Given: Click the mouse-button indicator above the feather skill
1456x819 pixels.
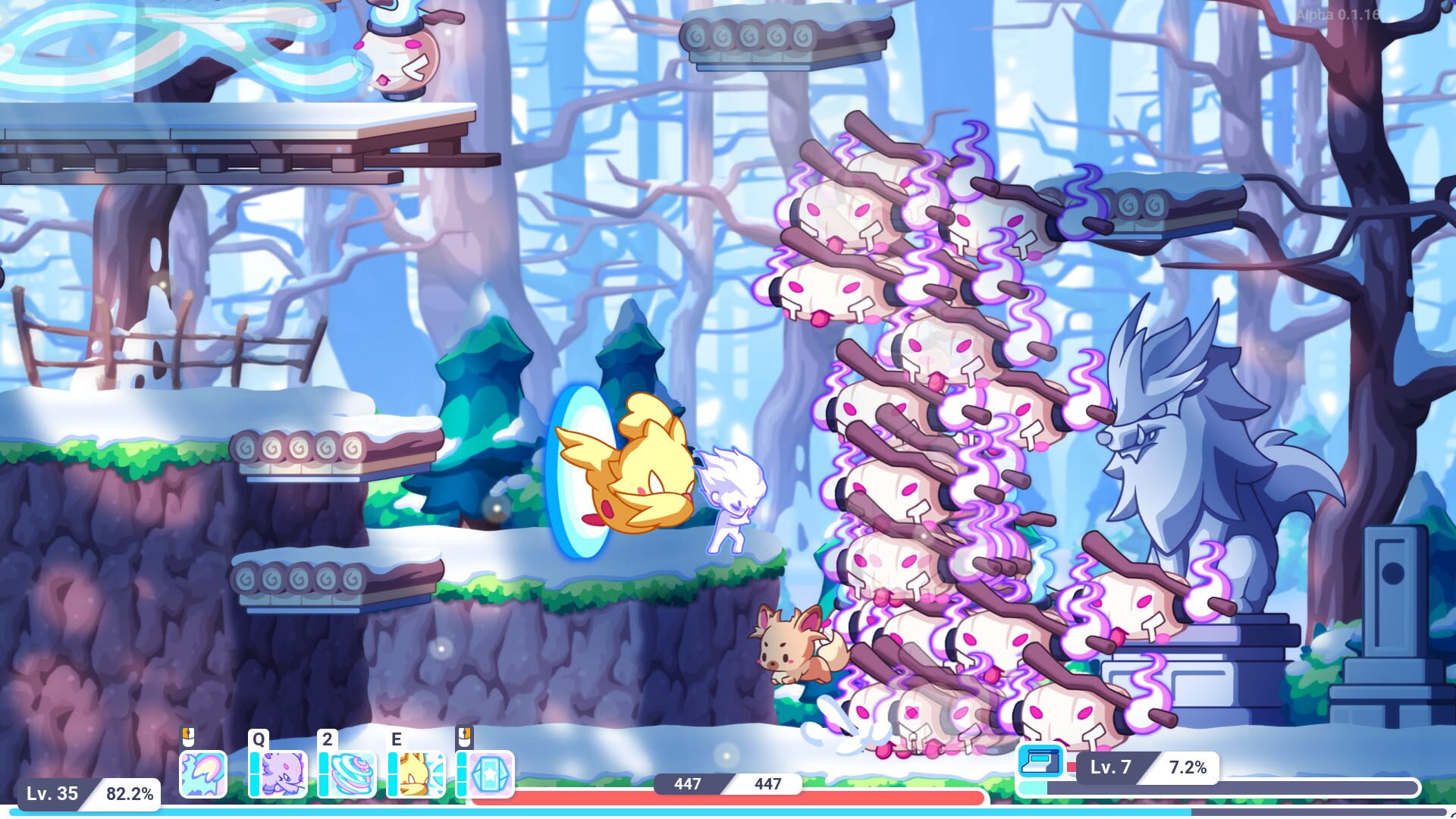Looking at the screenshot, I should (188, 738).
